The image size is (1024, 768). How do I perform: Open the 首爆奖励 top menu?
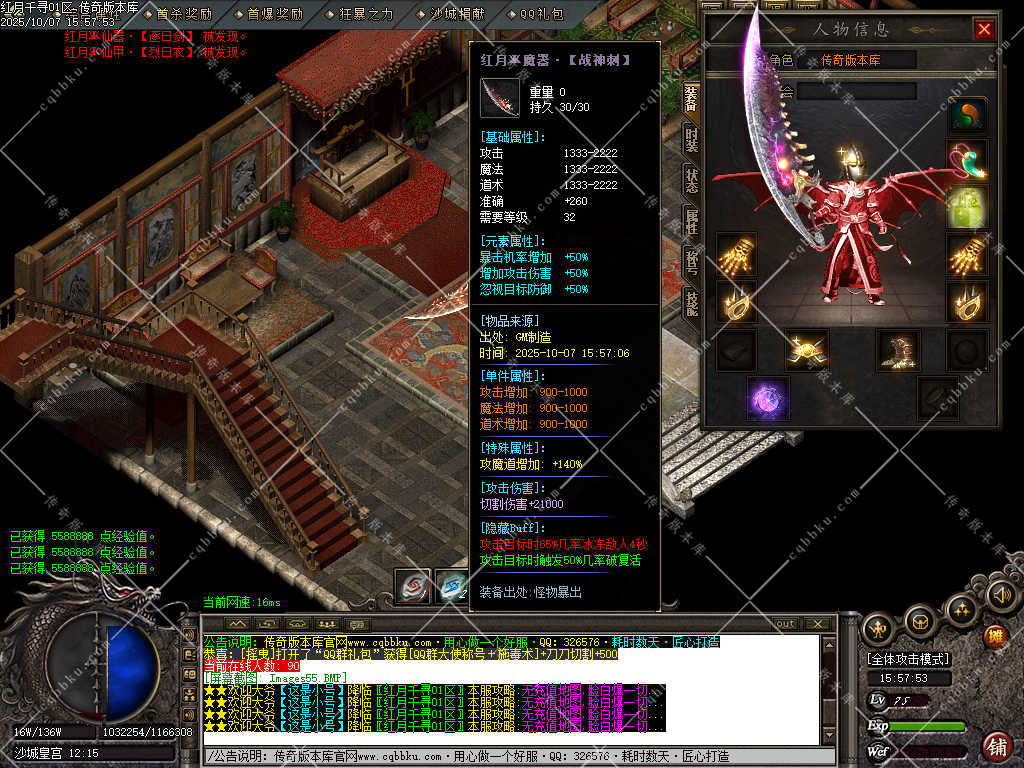(x=274, y=14)
